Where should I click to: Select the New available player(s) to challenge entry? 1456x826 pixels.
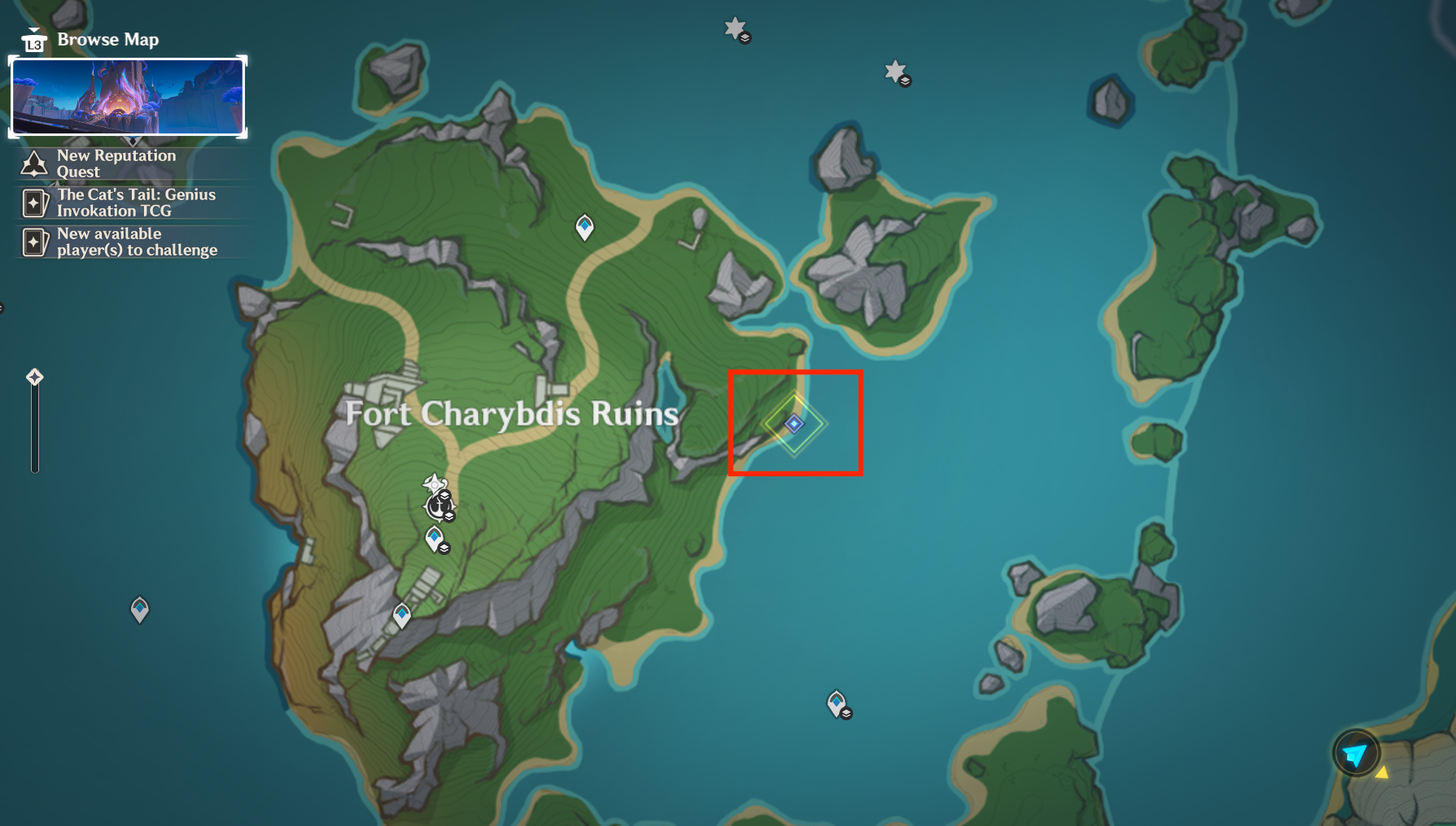click(x=137, y=241)
